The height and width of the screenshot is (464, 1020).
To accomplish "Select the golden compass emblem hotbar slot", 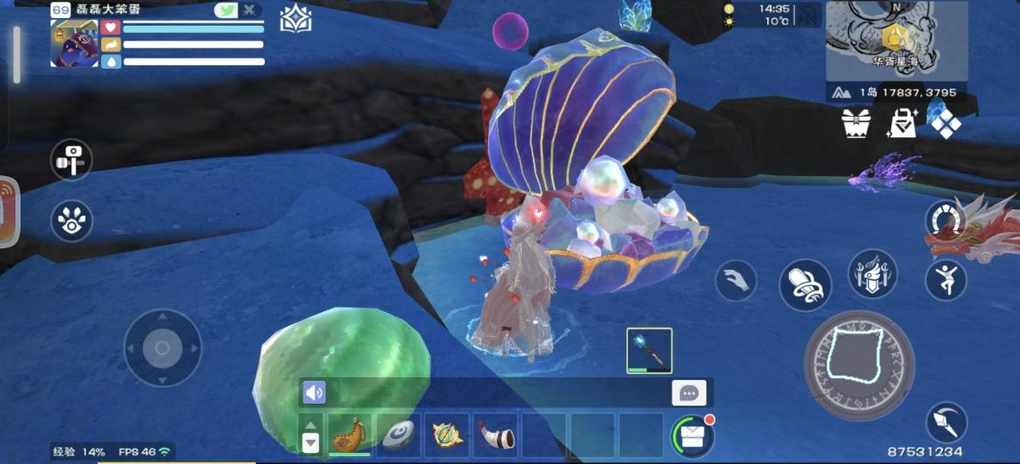I will click(445, 434).
